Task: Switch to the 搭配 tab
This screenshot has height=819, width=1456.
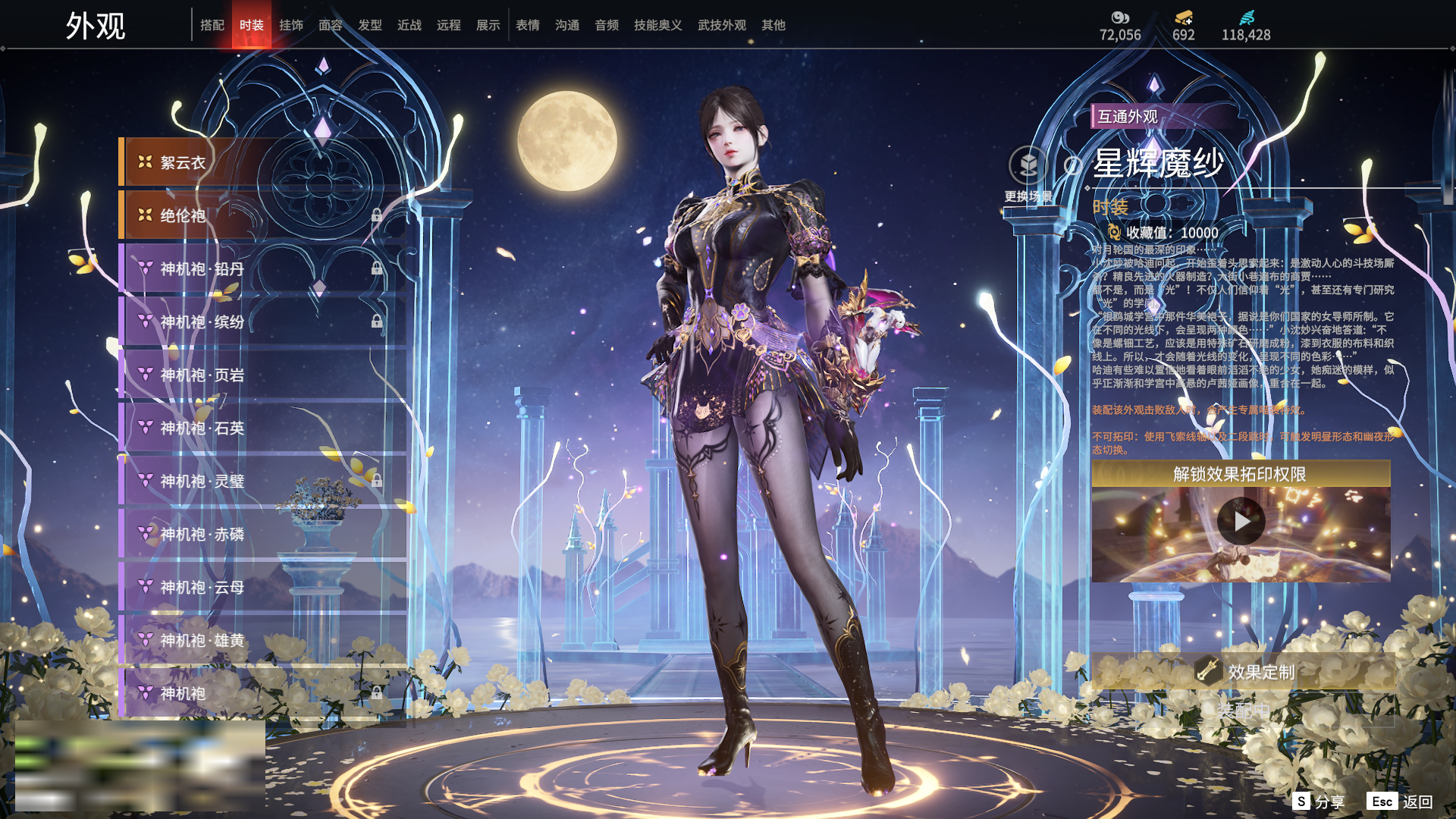Action: coord(212,25)
